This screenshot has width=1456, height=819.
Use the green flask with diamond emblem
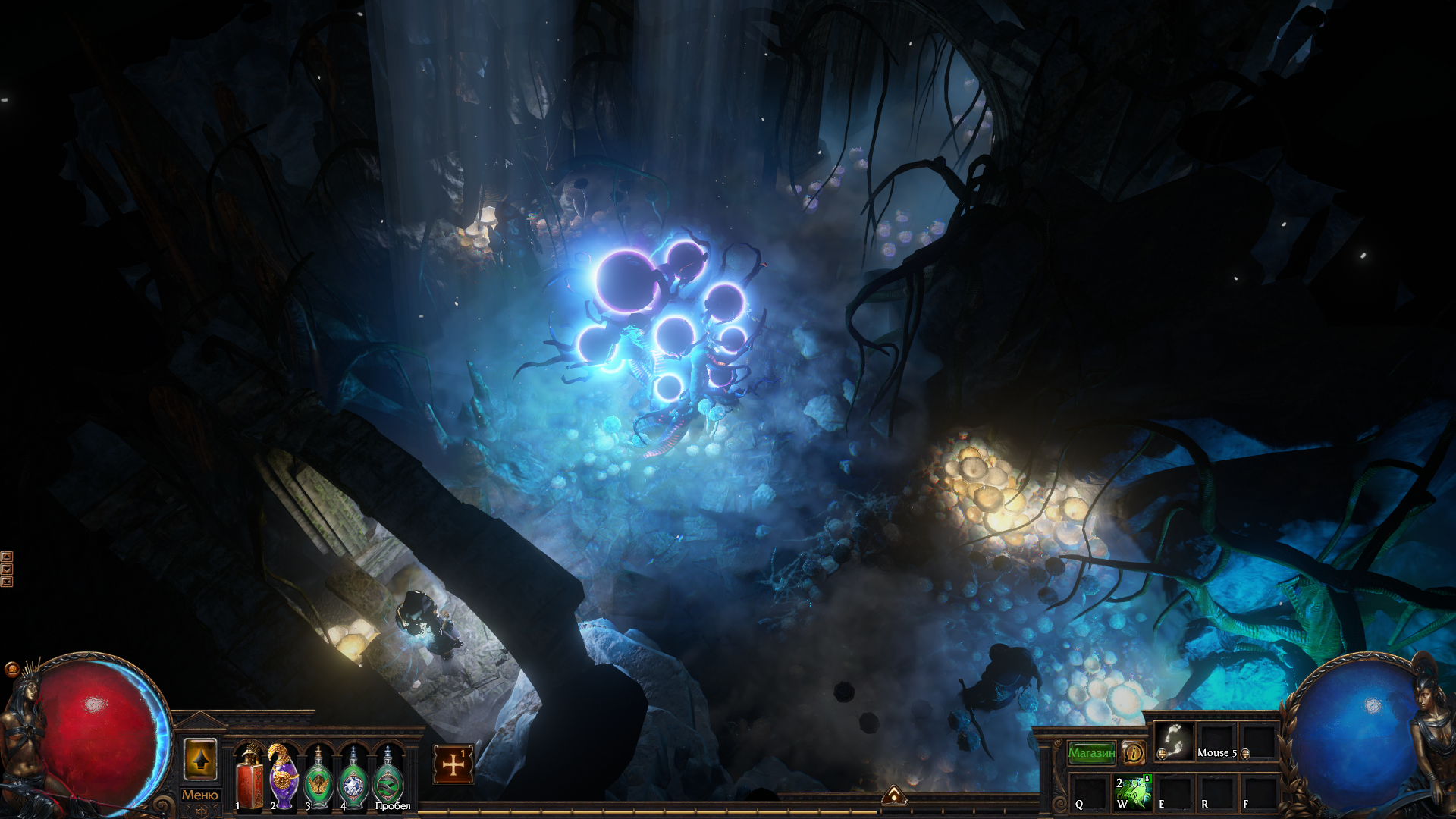click(353, 779)
